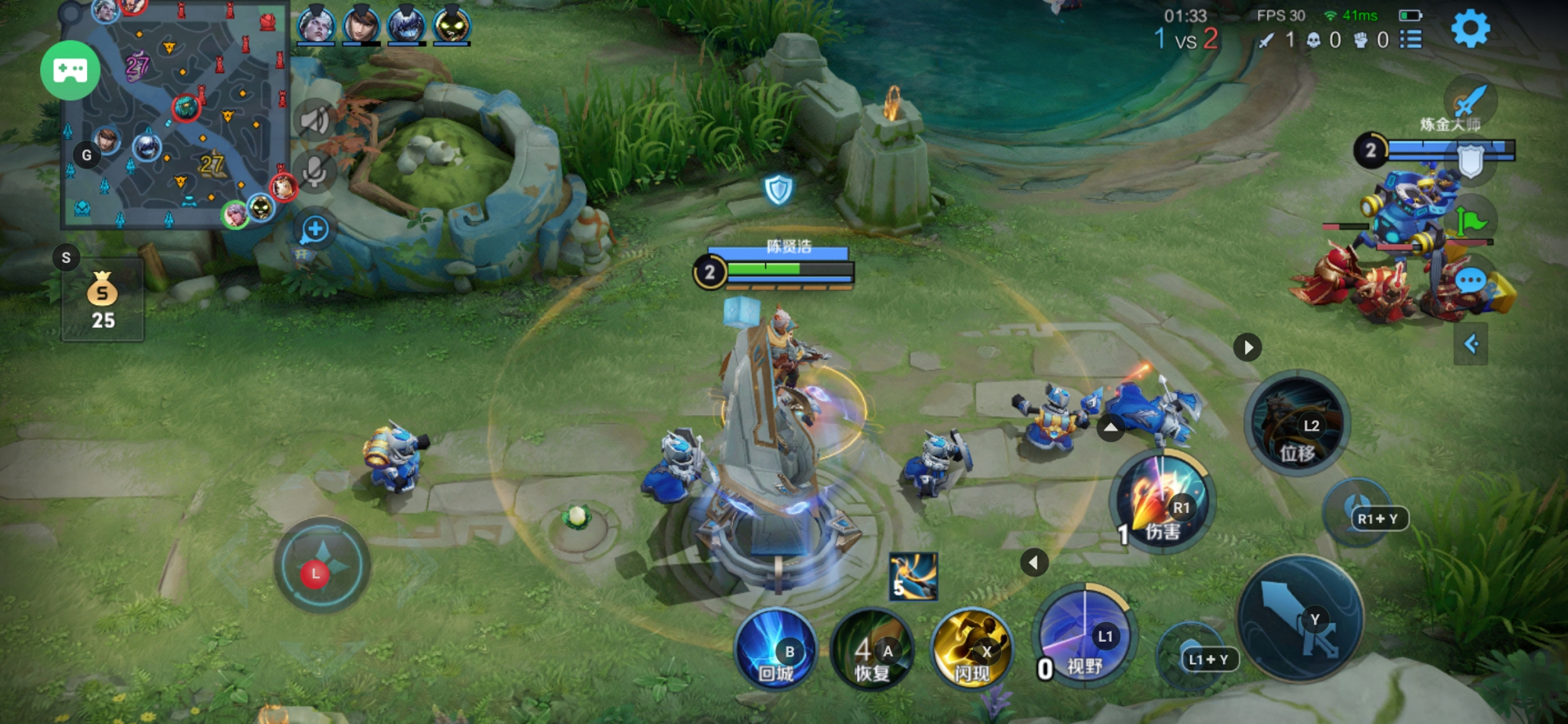
Task: Open the quick chat bubble
Action: pyautogui.click(x=1470, y=281)
